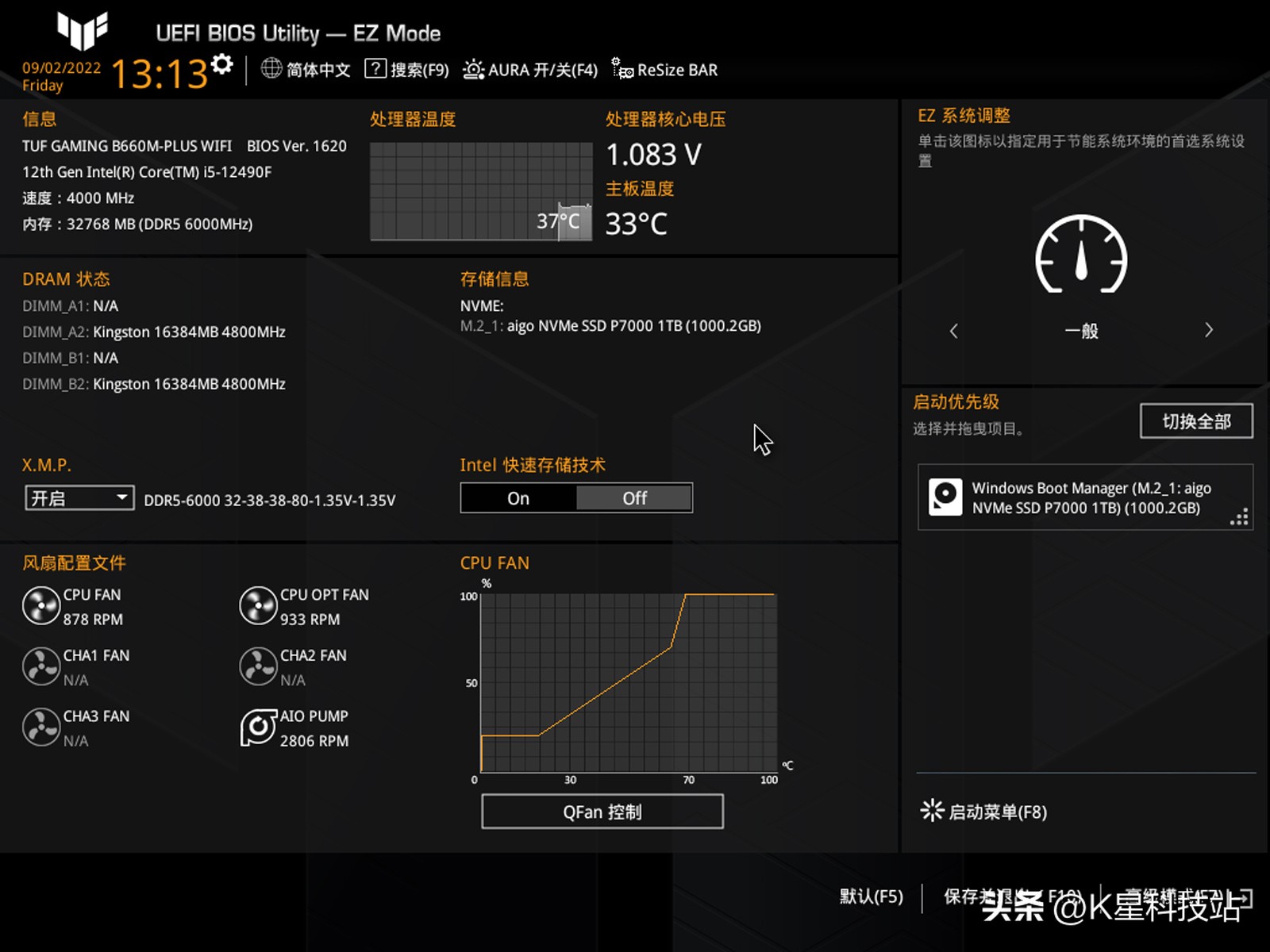The image size is (1270, 952).
Task: Turn off Intel 快速存储技术
Action: coord(633,497)
